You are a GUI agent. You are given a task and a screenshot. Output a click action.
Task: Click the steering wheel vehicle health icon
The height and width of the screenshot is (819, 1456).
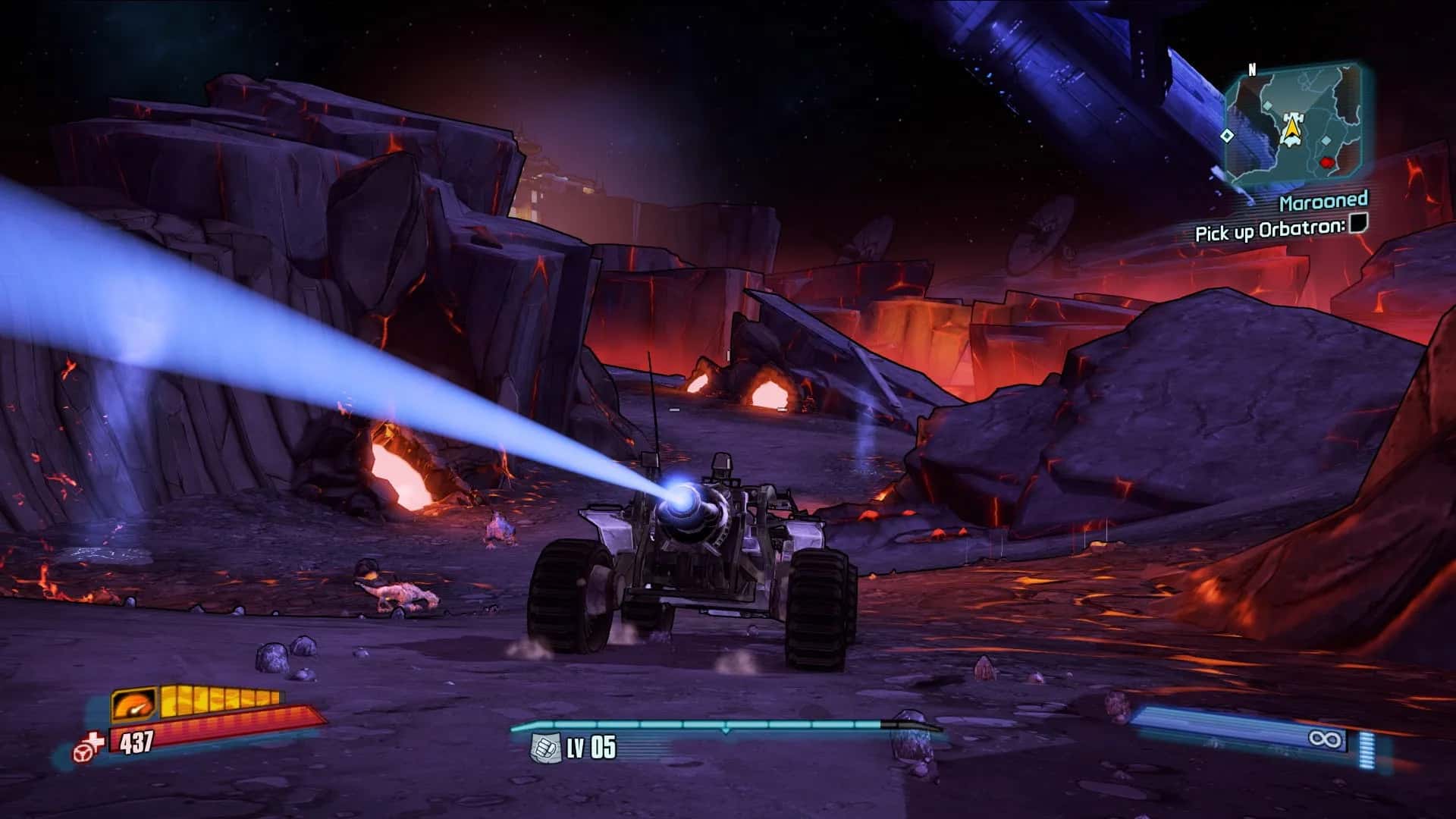(x=83, y=754)
